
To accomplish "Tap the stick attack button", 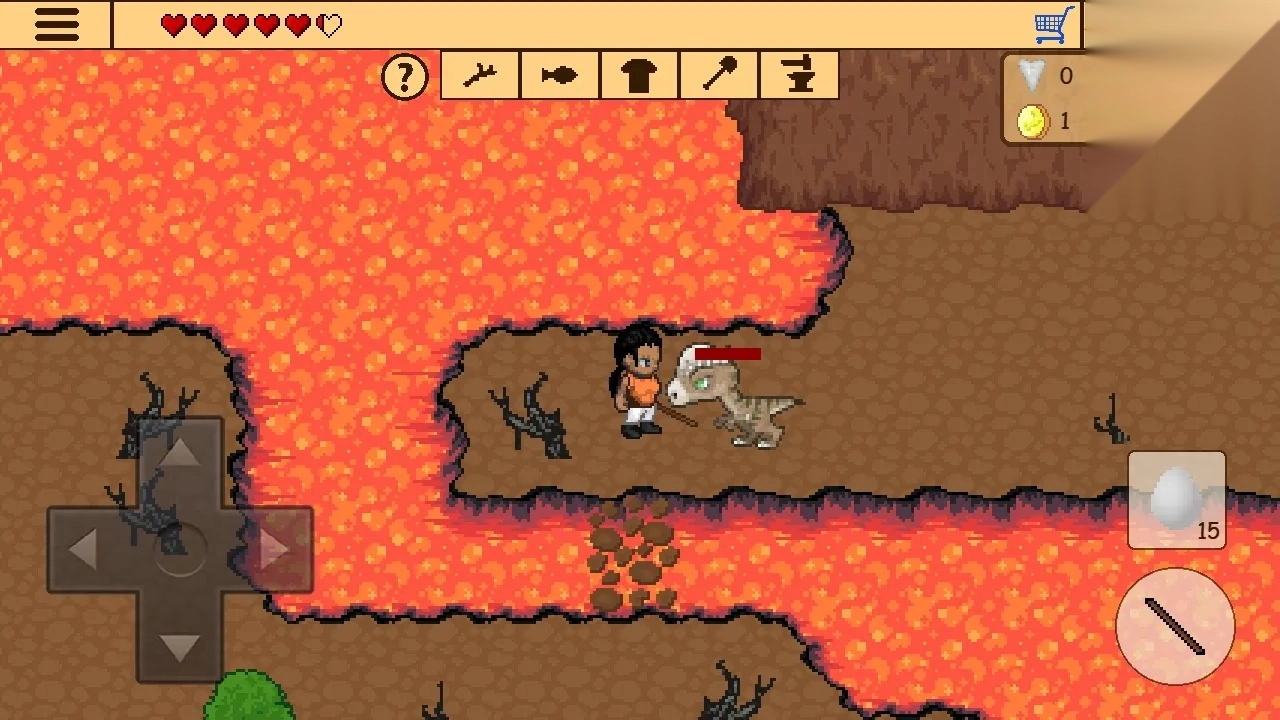I will click(x=1175, y=626).
